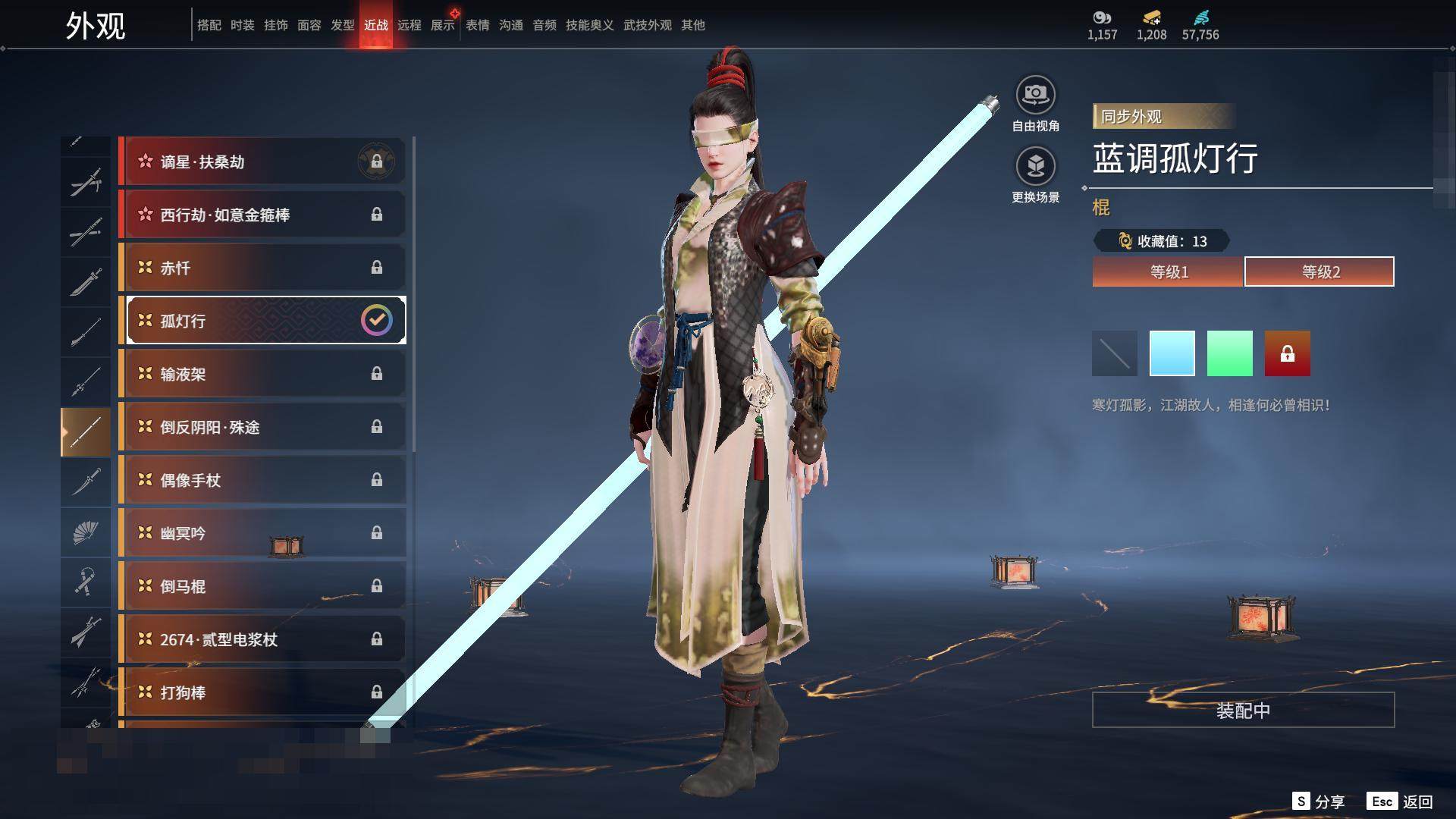The height and width of the screenshot is (819, 1456).
Task: Apply the green color swatch
Action: 1229,353
